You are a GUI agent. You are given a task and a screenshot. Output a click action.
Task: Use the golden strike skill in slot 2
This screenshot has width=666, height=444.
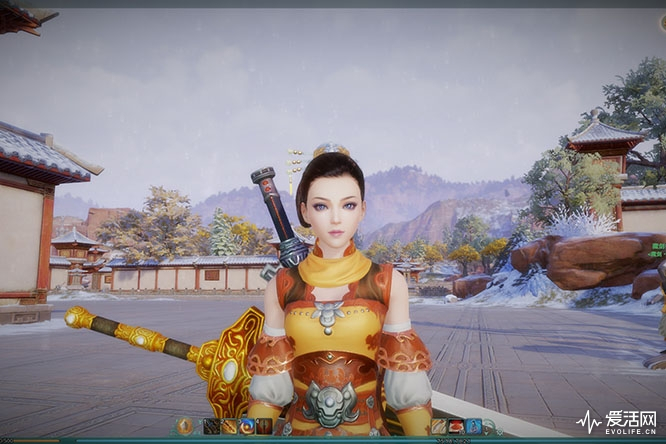tap(229, 426)
